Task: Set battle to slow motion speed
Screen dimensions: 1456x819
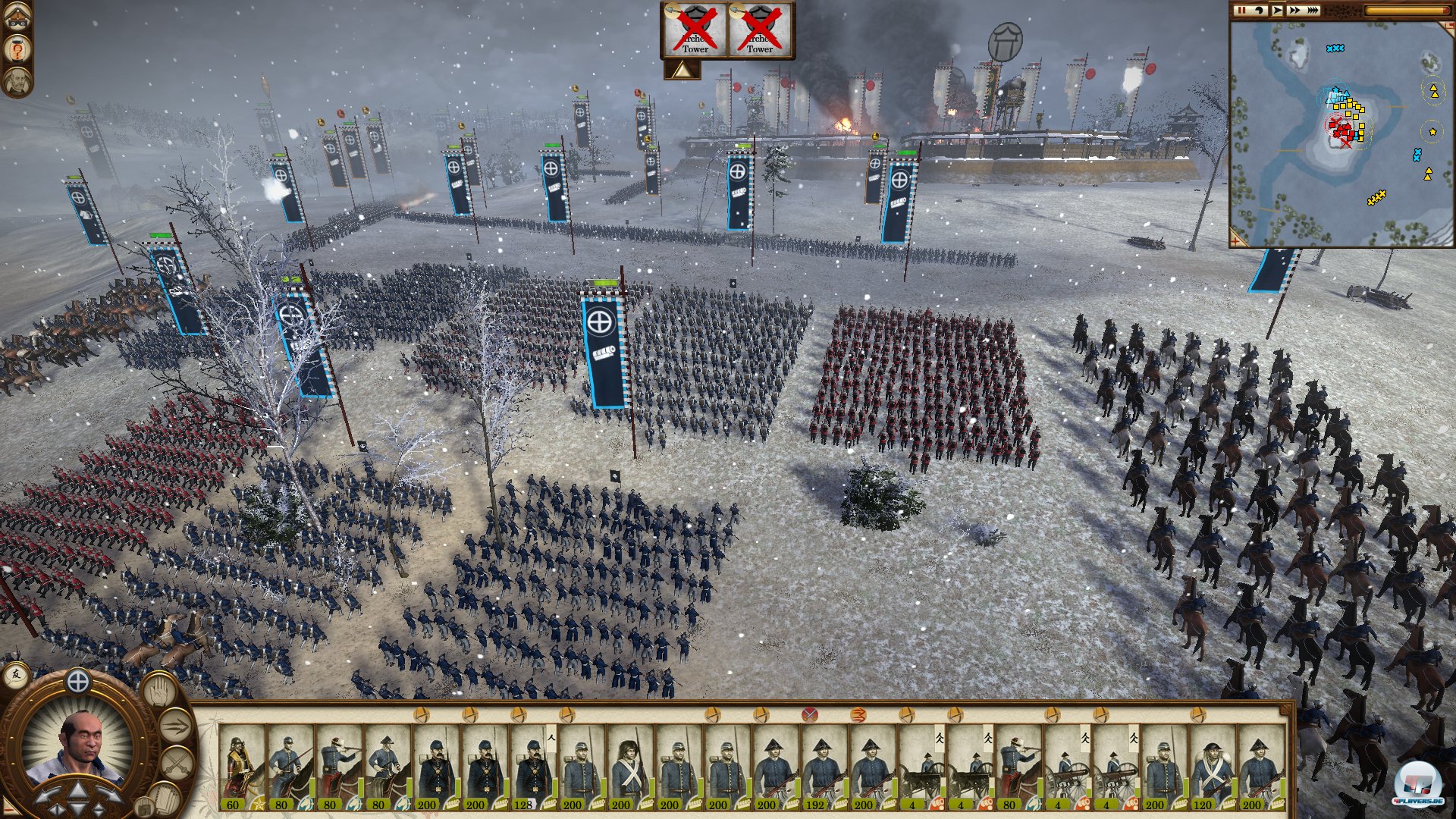Action: (x=1259, y=11)
